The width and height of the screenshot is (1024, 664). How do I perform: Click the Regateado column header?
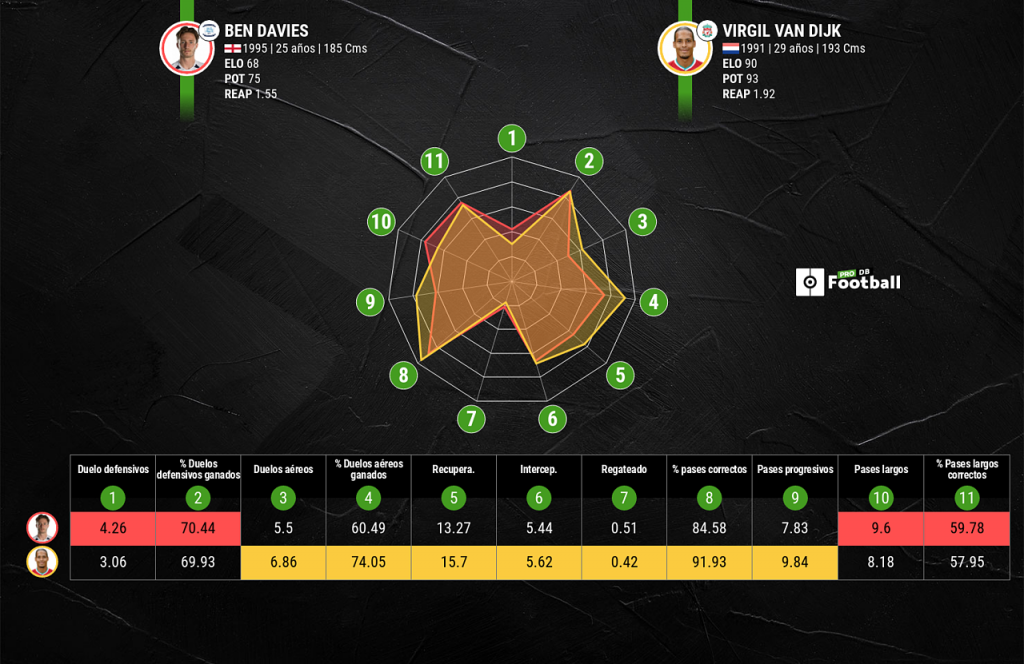(x=624, y=468)
